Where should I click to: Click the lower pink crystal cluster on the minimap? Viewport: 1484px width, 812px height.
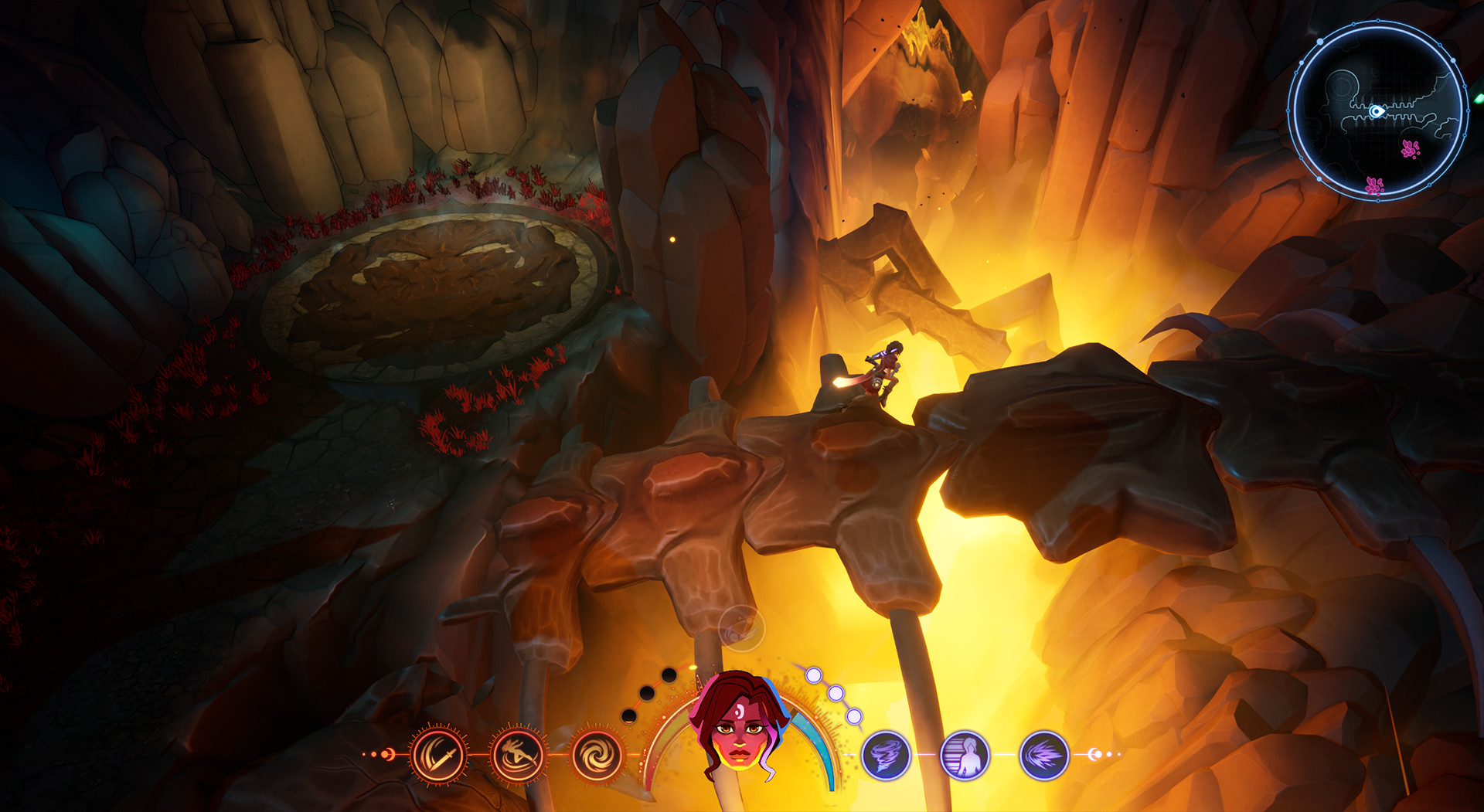point(1373,185)
